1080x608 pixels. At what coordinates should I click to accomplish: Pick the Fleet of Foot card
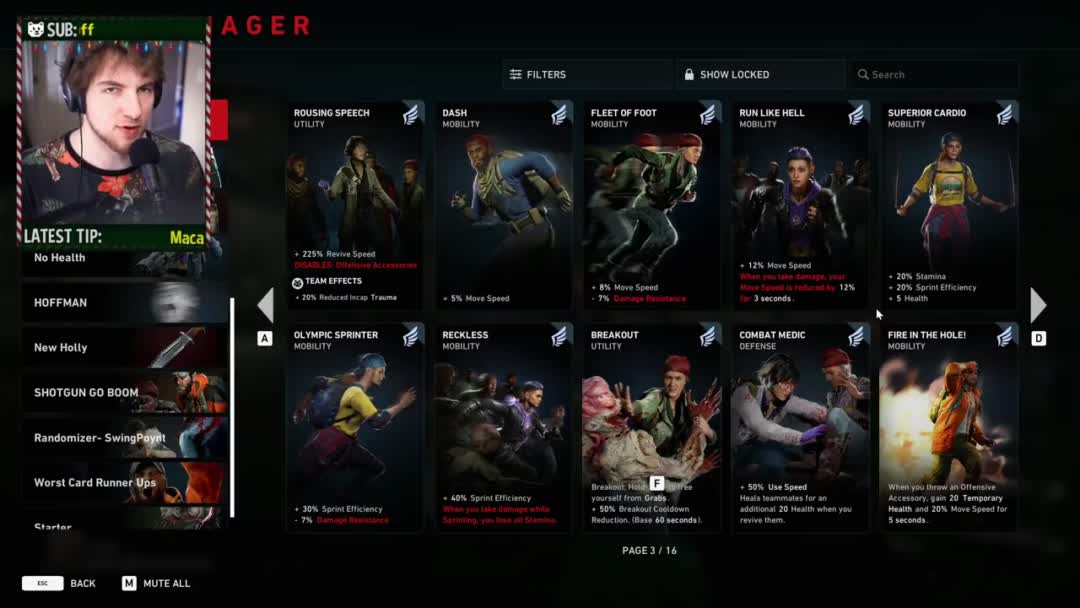[651, 205]
